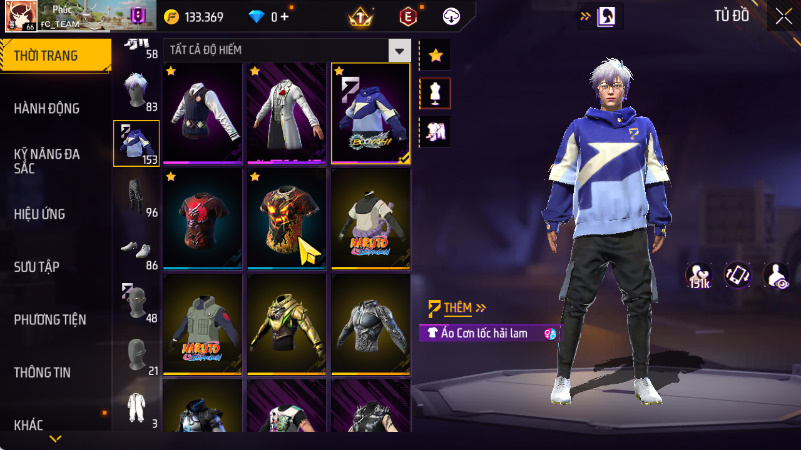Image resolution: width=801 pixels, height=450 pixels.
Task: Select the pants category showing 96
Action: tap(136, 198)
